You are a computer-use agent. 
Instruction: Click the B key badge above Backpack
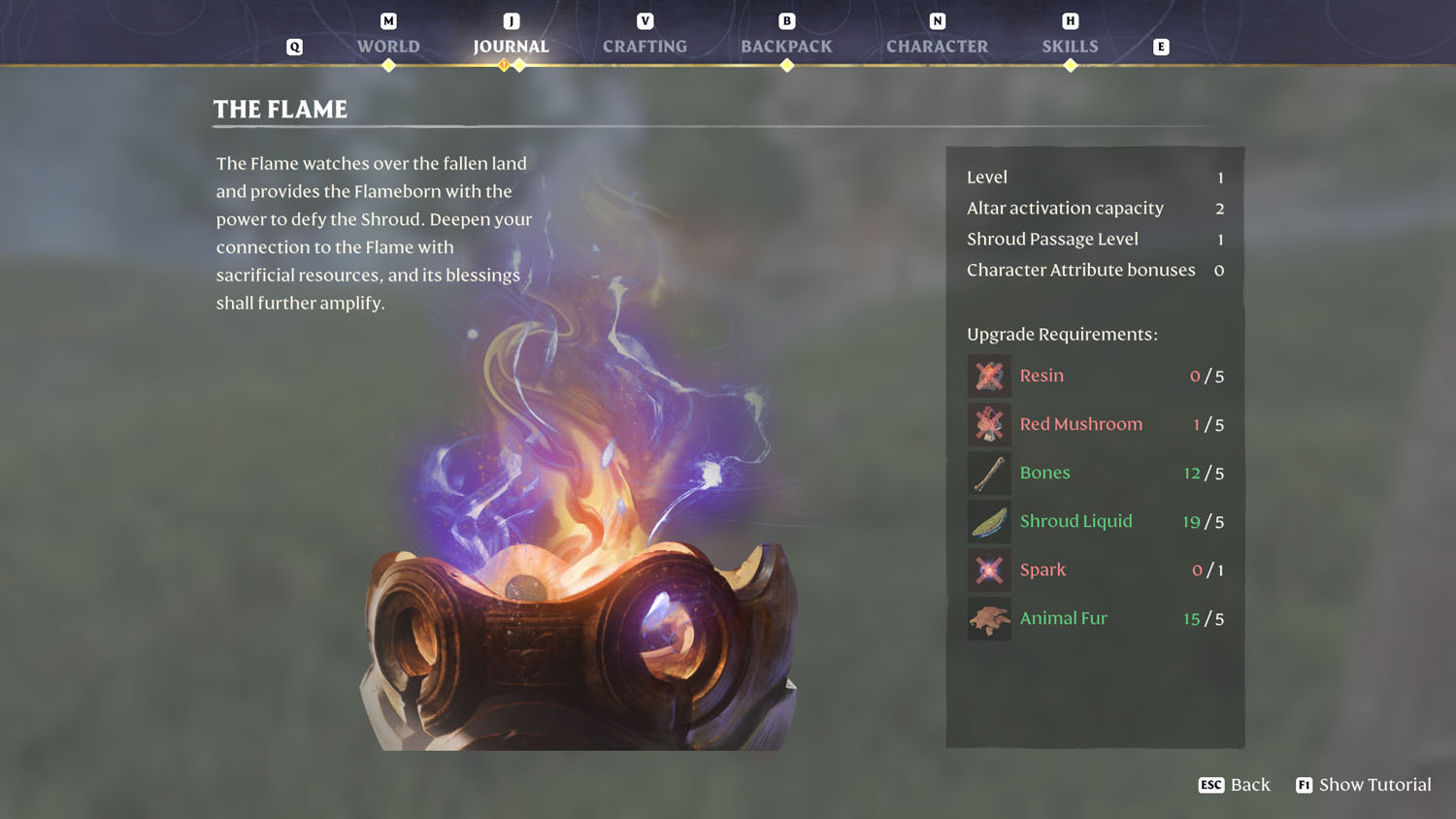click(786, 19)
